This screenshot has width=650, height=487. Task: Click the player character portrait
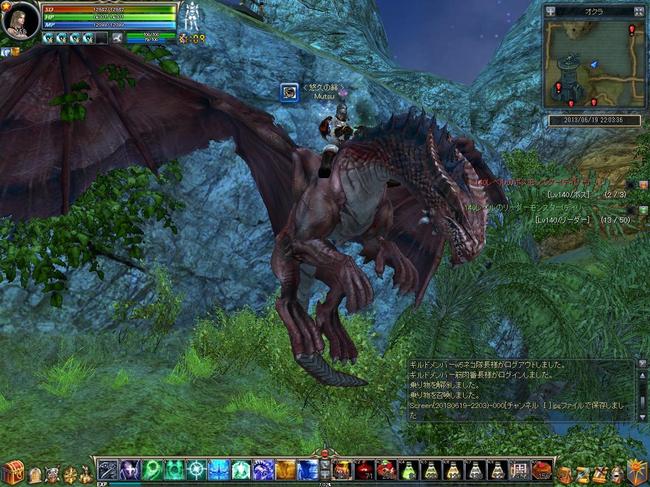pos(20,21)
